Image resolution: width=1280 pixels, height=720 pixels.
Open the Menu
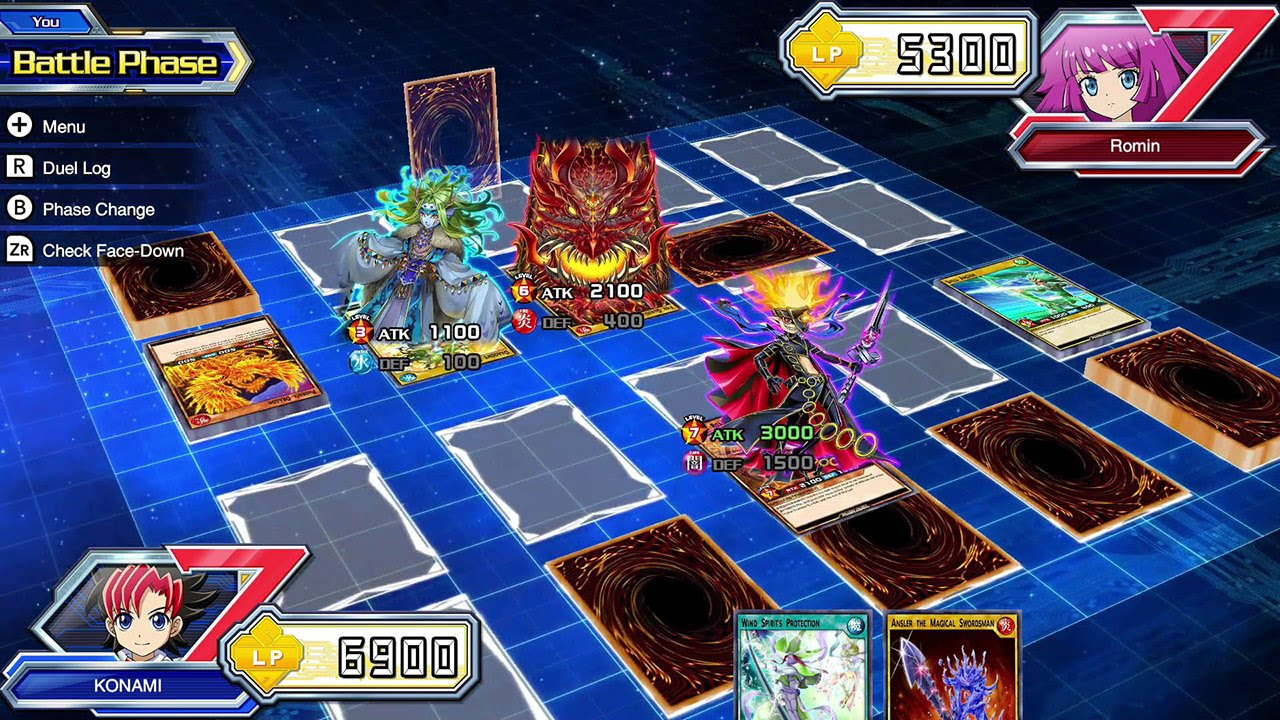point(63,126)
